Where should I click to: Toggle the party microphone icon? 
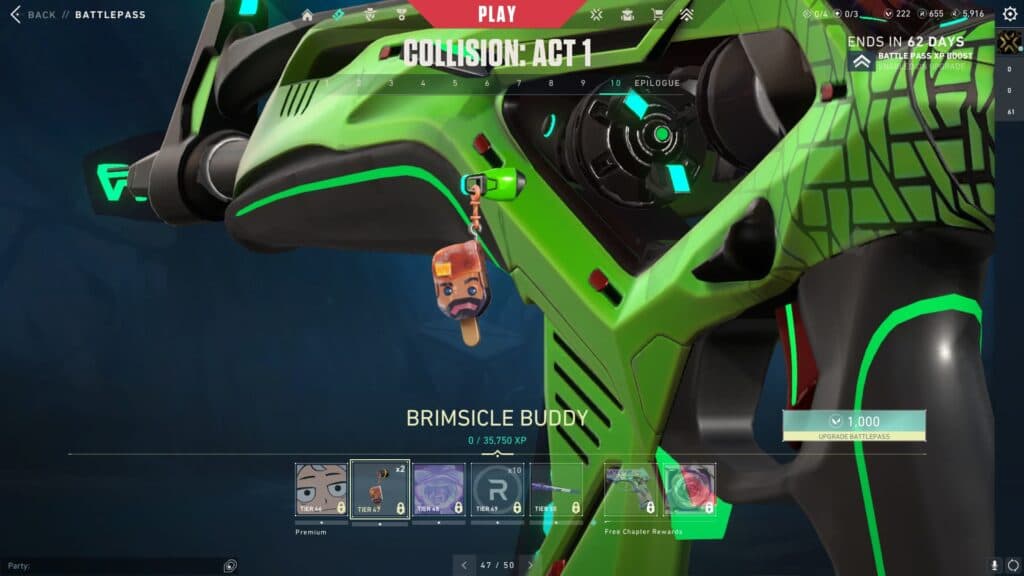(995, 565)
